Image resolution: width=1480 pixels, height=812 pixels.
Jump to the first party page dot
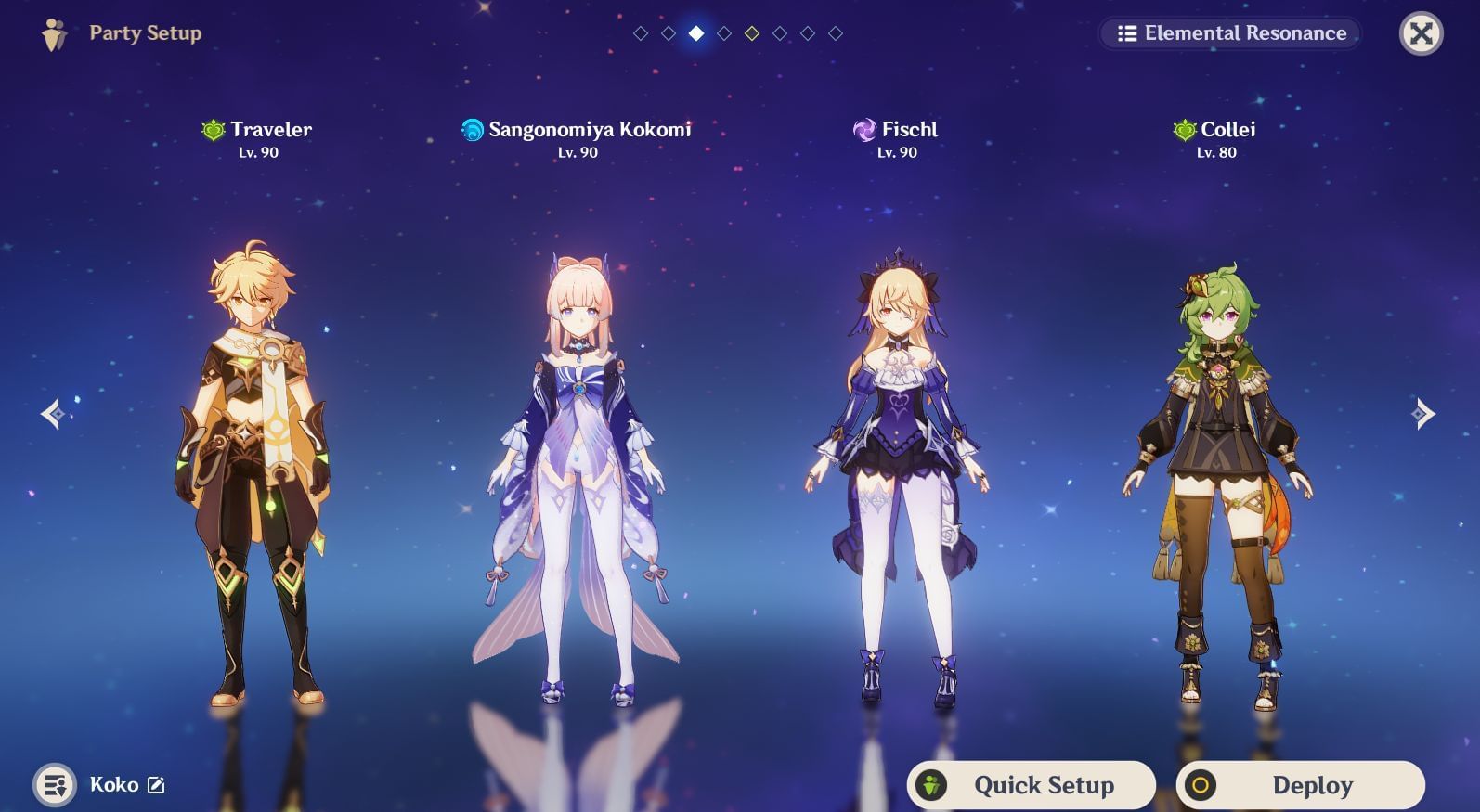[x=641, y=33]
